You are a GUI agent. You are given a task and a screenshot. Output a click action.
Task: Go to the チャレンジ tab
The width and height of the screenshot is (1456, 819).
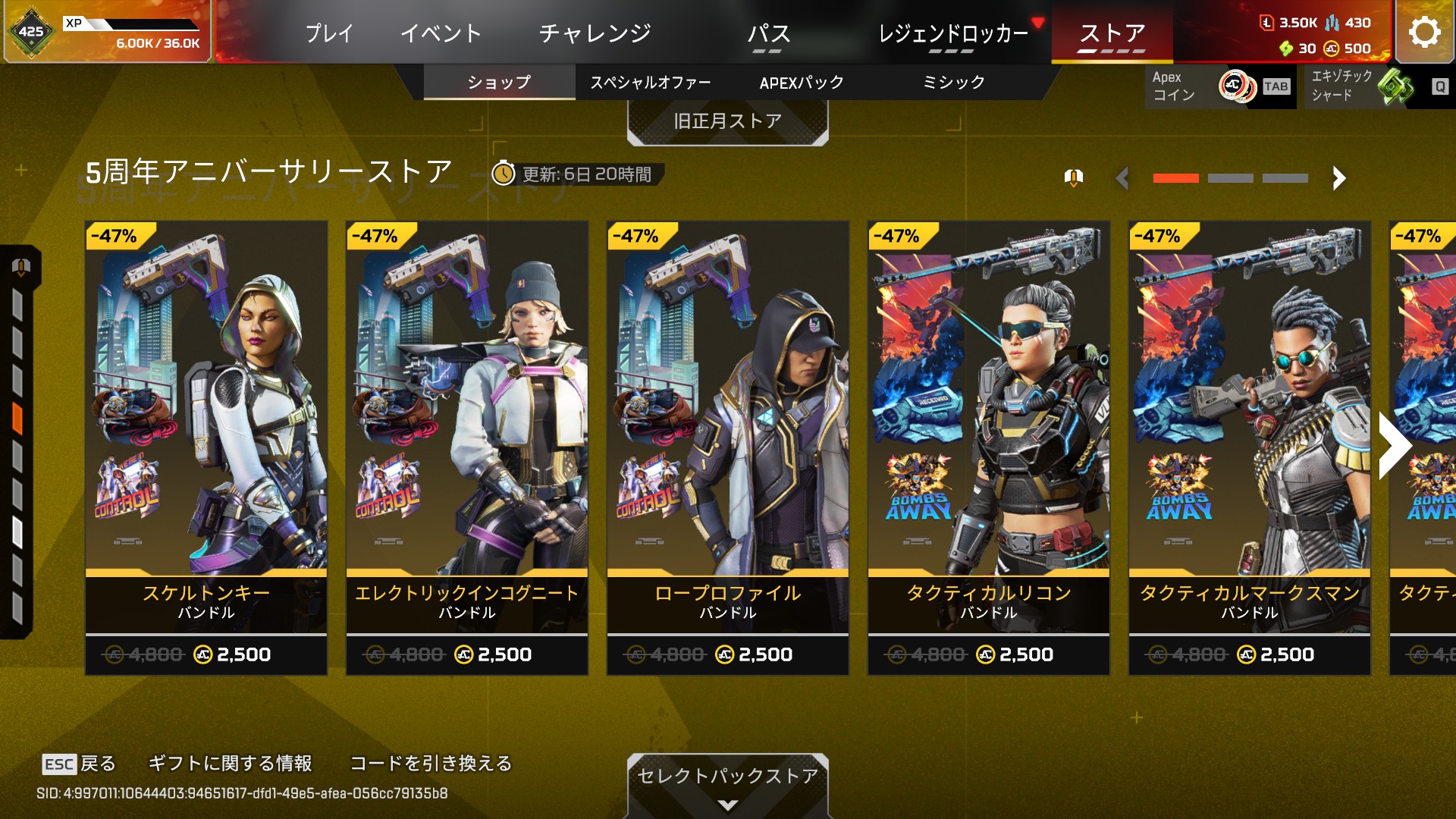click(x=595, y=33)
